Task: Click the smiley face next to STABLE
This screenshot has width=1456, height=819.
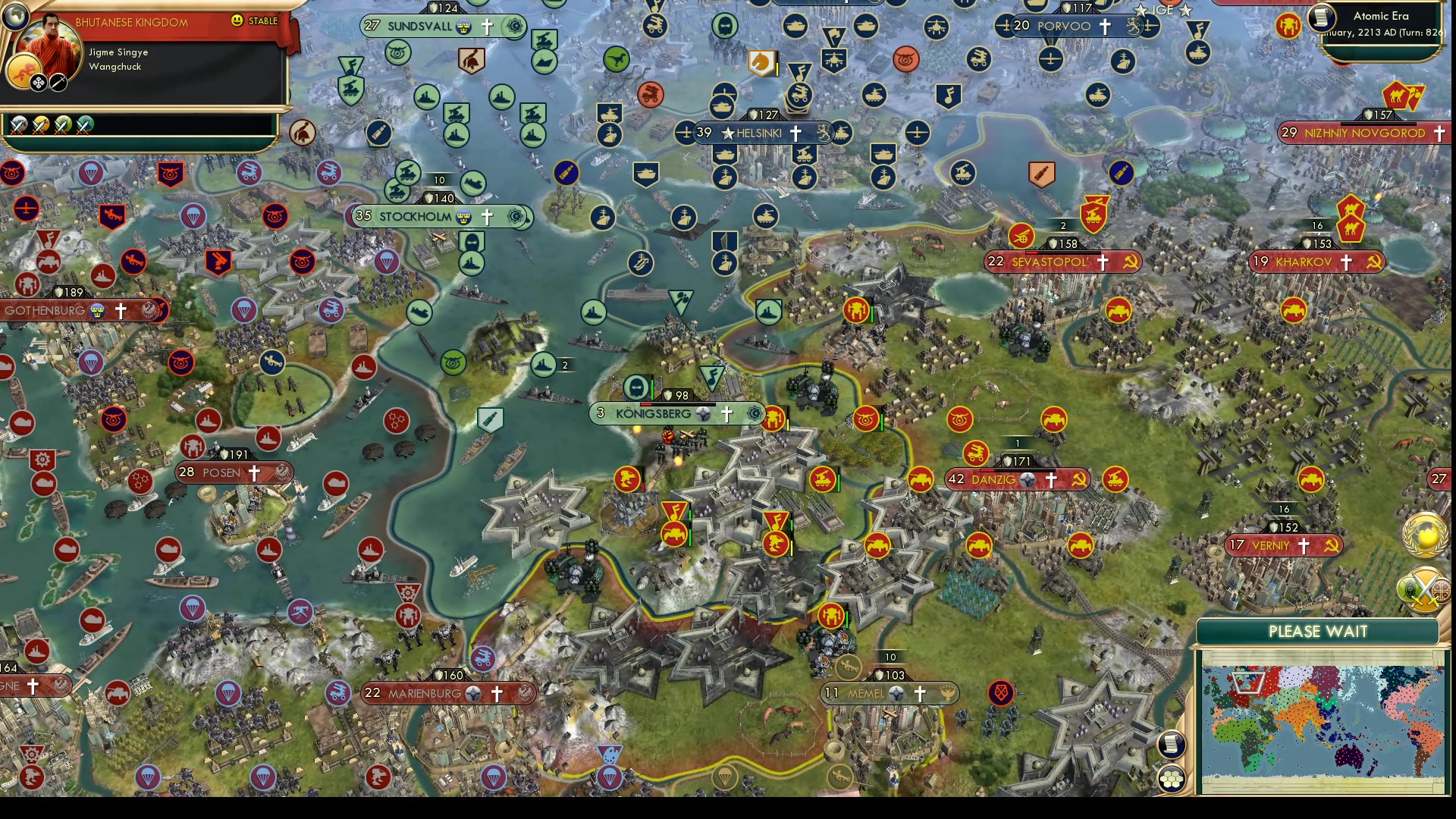Action: 237,21
